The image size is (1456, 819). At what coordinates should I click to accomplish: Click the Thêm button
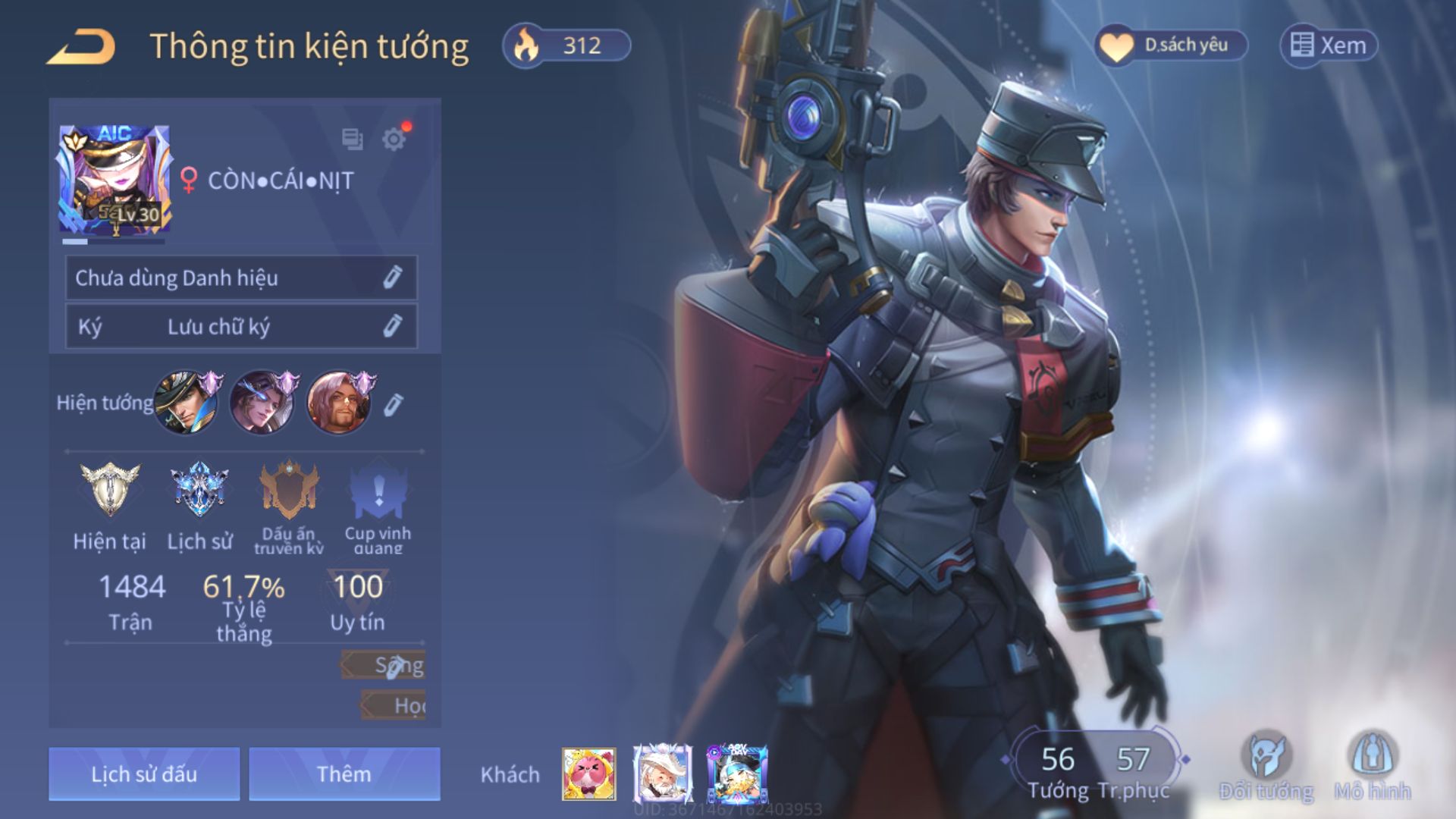click(344, 773)
